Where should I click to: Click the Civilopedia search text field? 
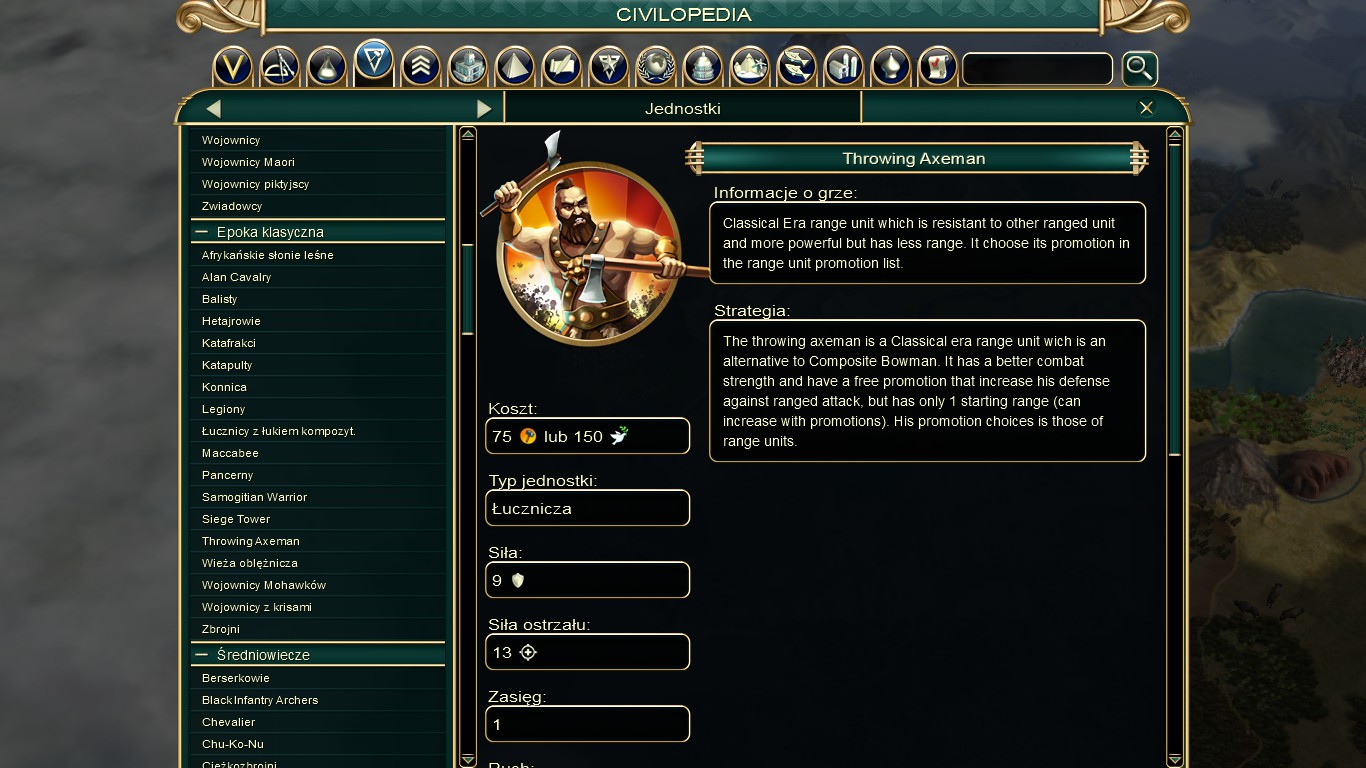(x=1037, y=69)
